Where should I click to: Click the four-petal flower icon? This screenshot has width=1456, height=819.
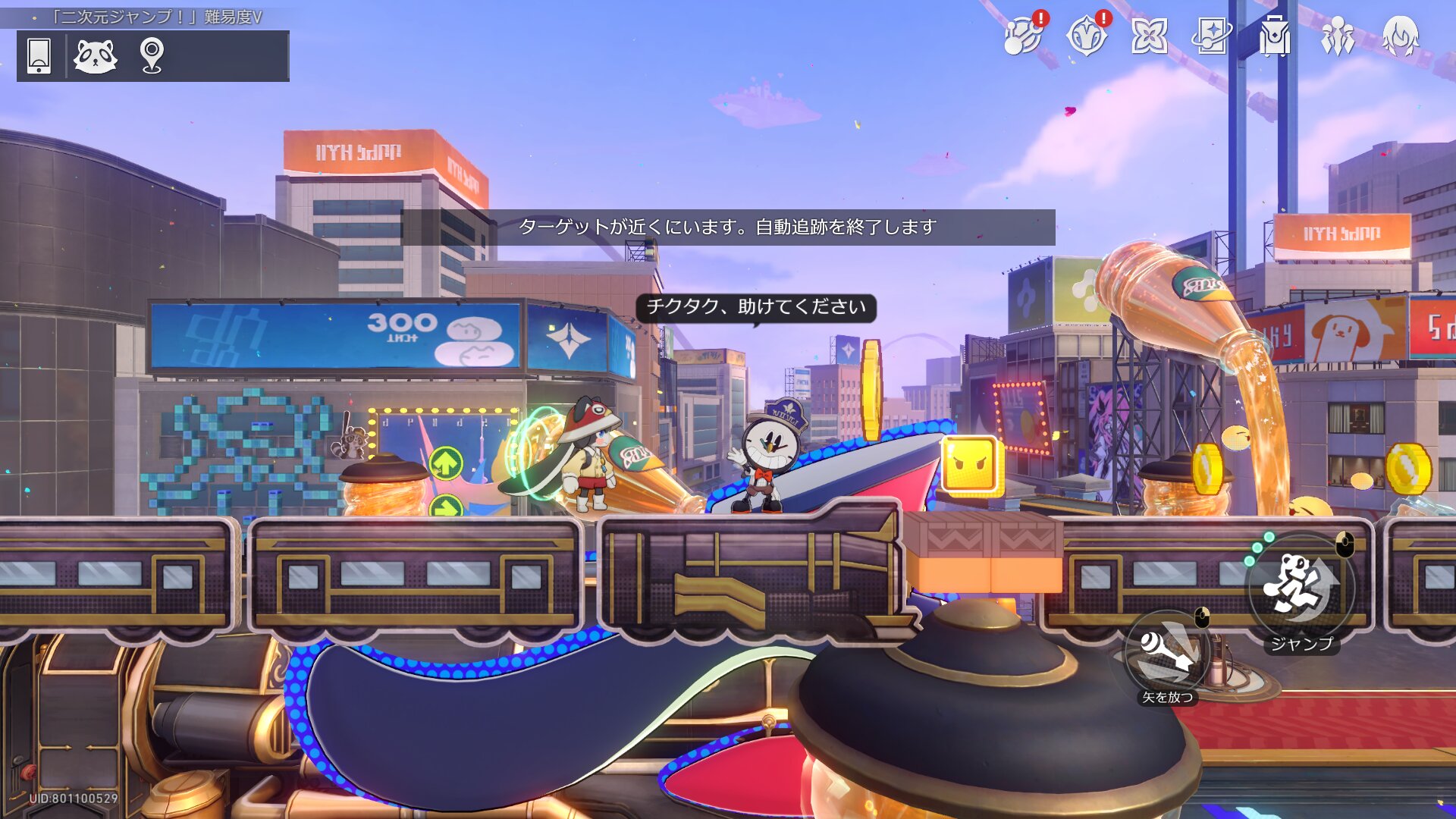coord(1149,36)
